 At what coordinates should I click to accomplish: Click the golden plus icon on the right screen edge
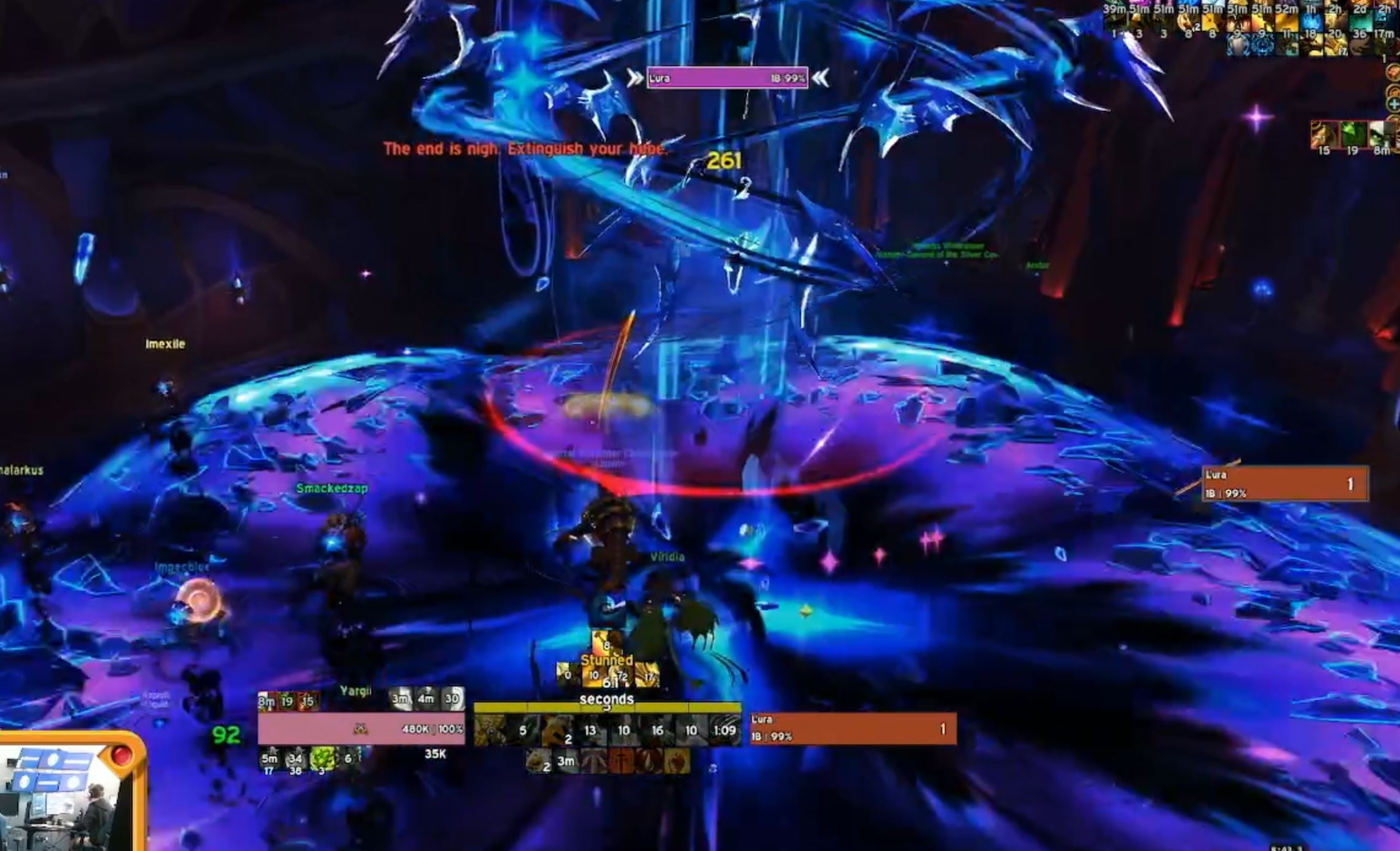coord(1393,106)
